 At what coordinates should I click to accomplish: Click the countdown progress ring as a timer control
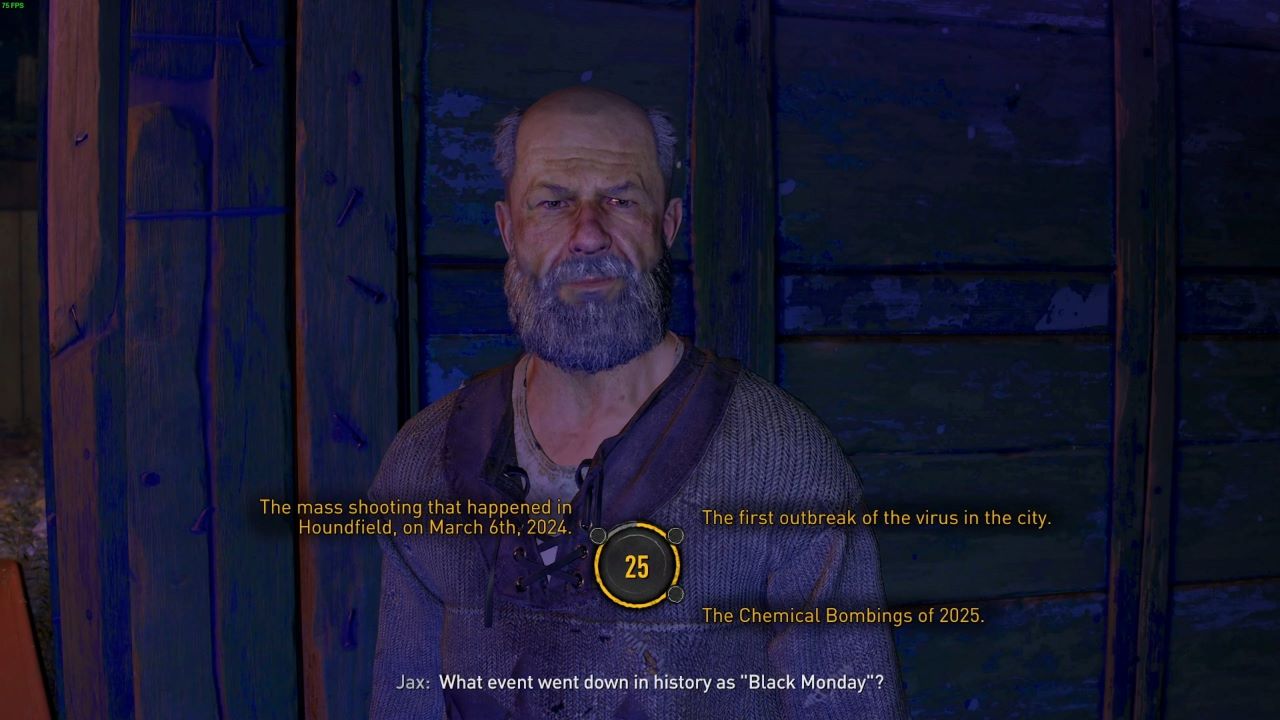pos(635,604)
